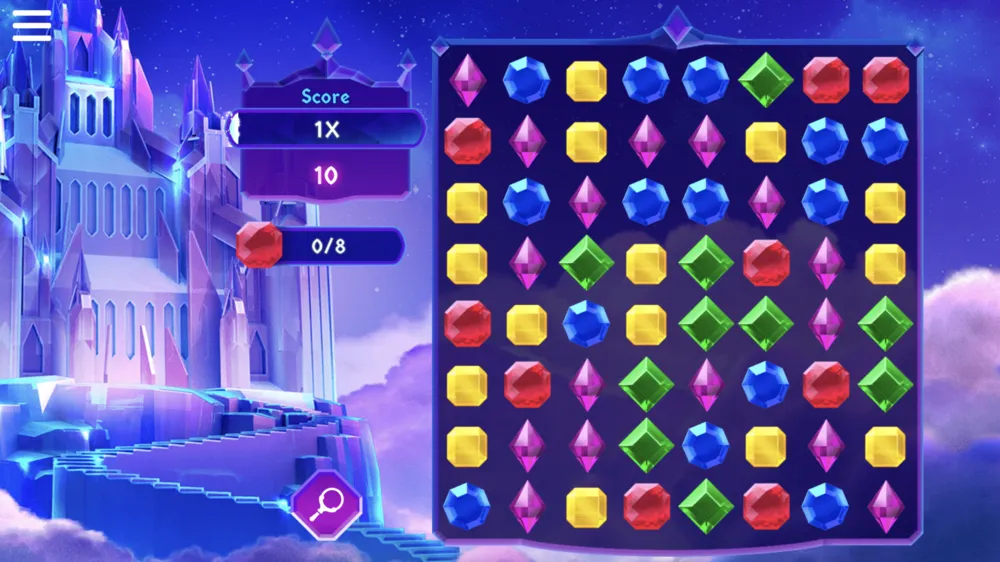Select the only yellow gem in the bottom row

[586, 506]
